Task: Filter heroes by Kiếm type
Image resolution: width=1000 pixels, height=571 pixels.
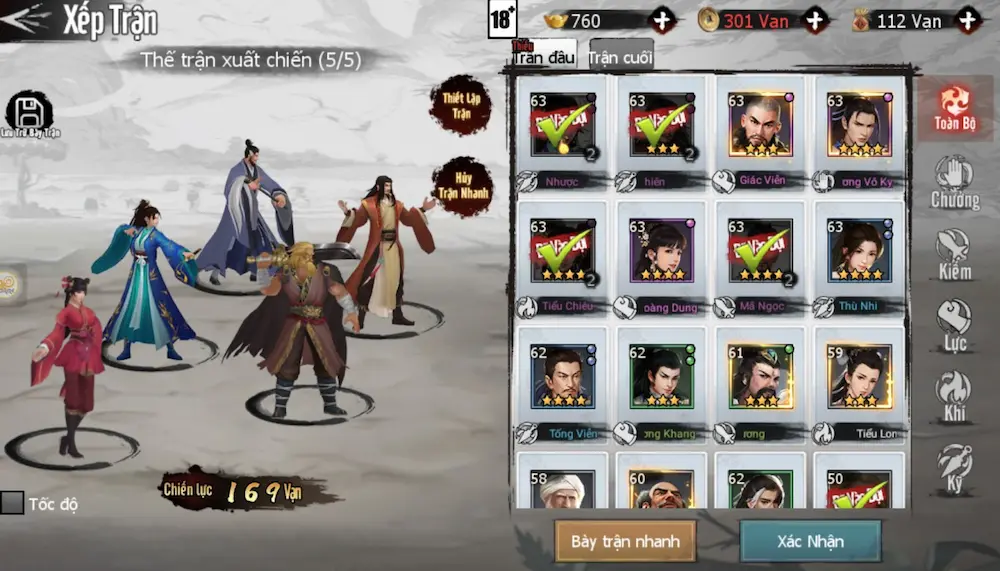Action: [x=954, y=253]
